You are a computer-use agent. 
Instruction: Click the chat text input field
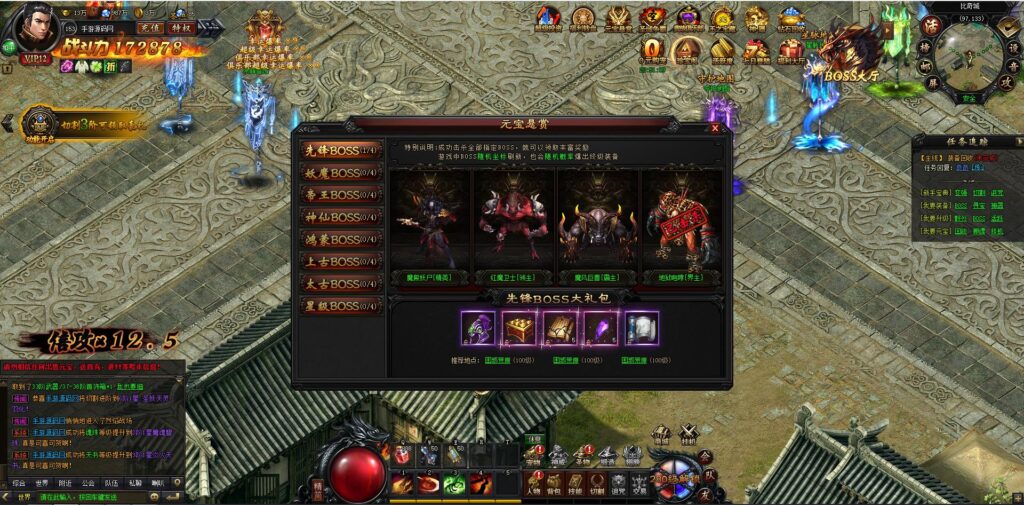100,496
